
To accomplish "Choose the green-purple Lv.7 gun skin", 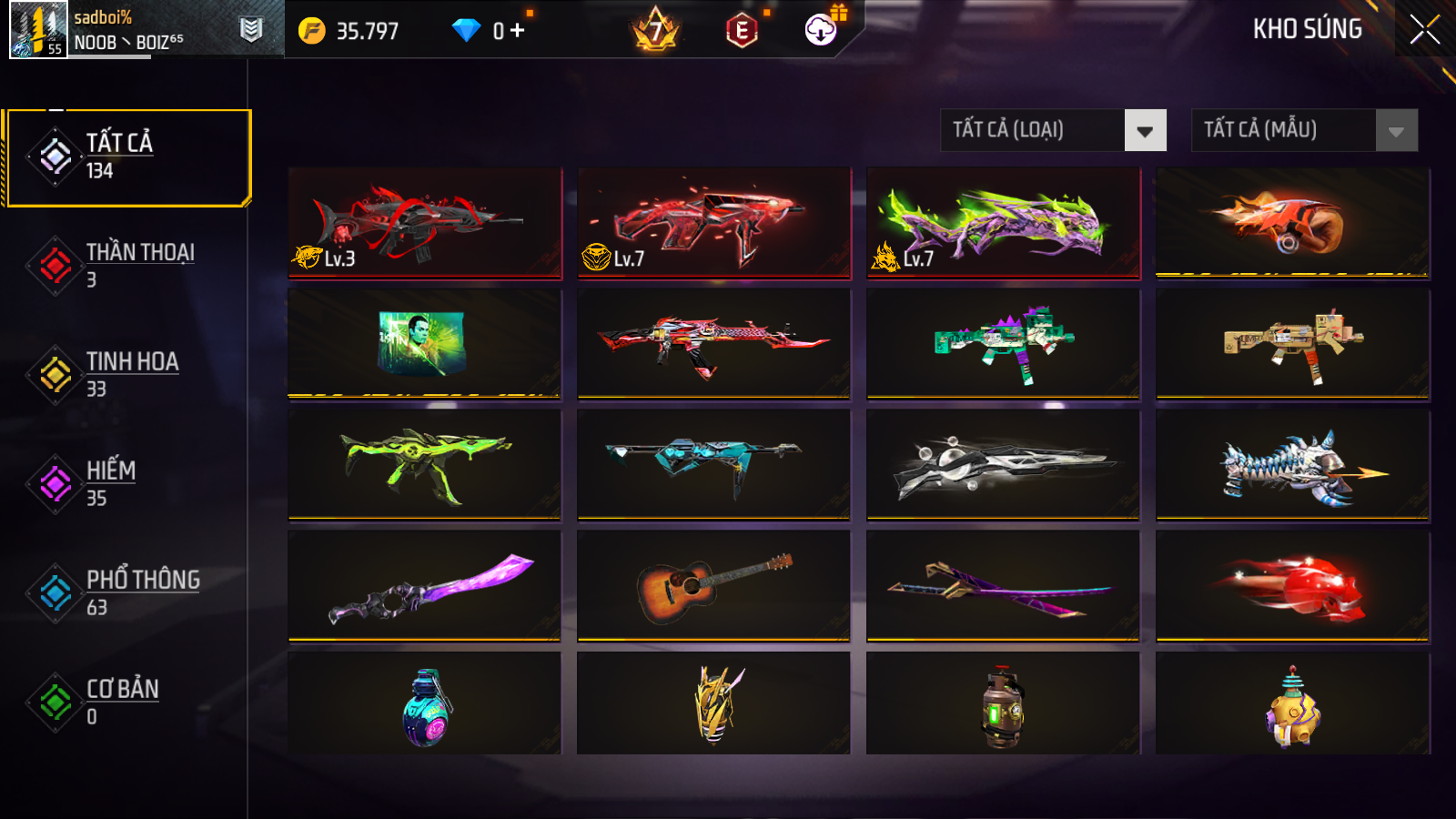I will [x=1003, y=222].
